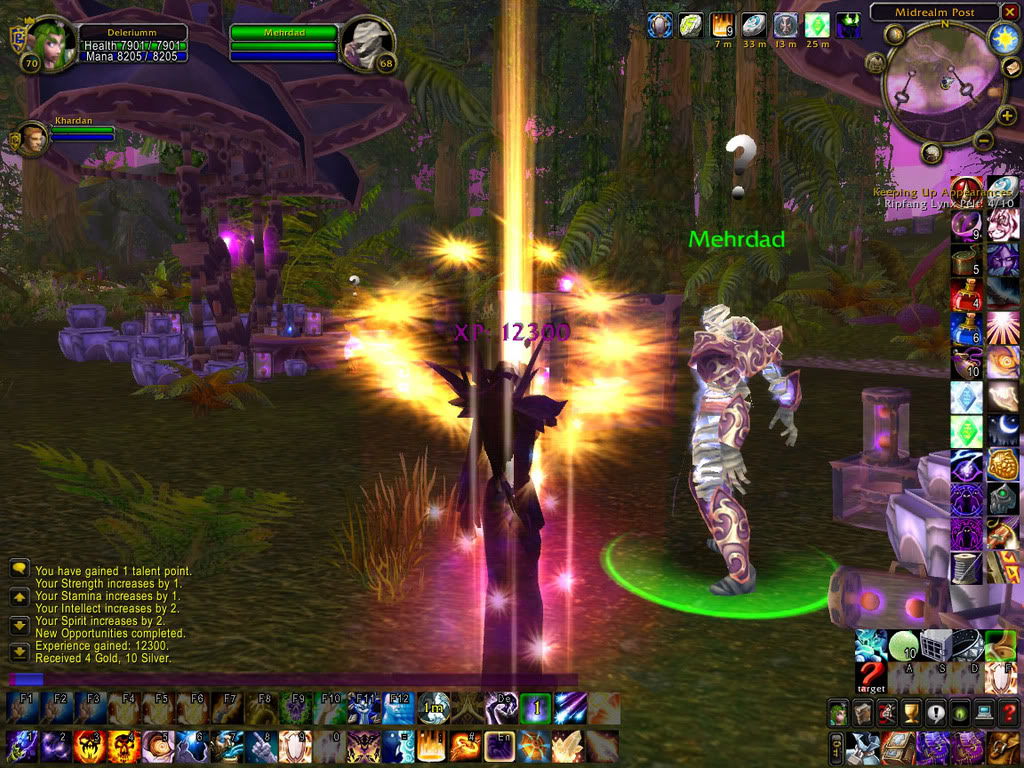Open the red question mark help button
This screenshot has width=1024, height=768.
(1007, 713)
